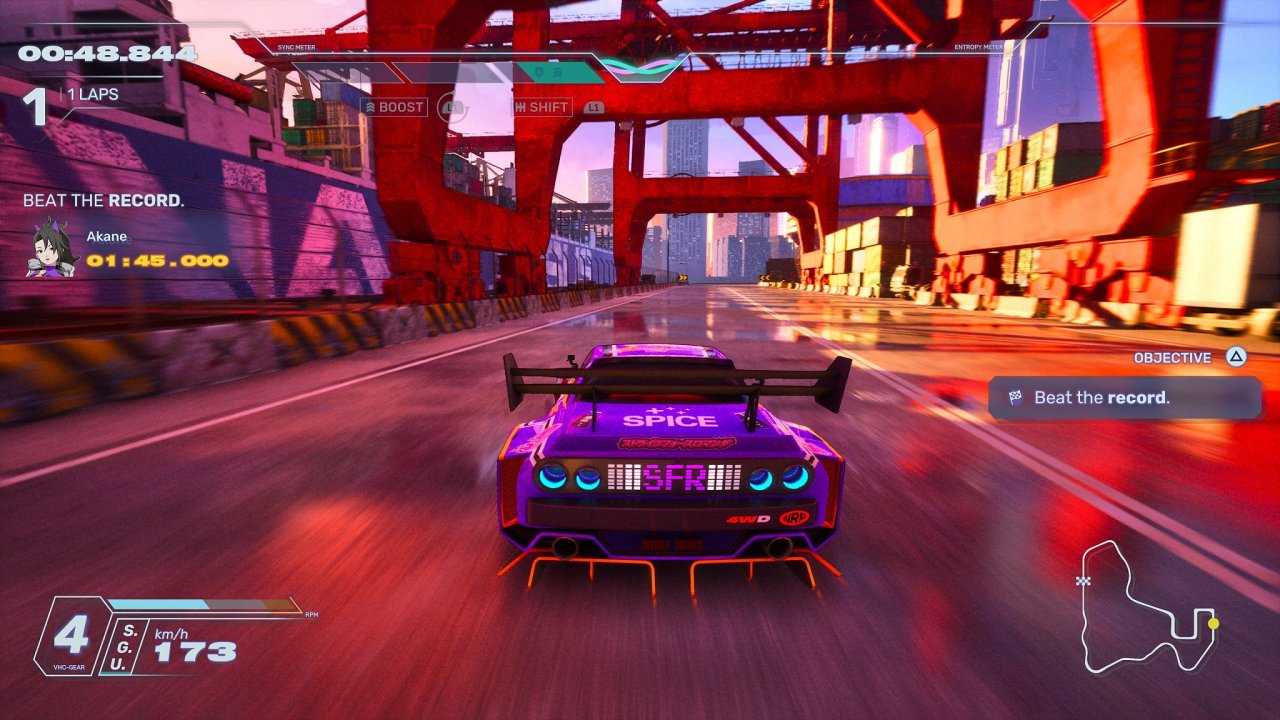Activate the Boost ability indicator
Screen dimensions: 1280x720
point(394,107)
